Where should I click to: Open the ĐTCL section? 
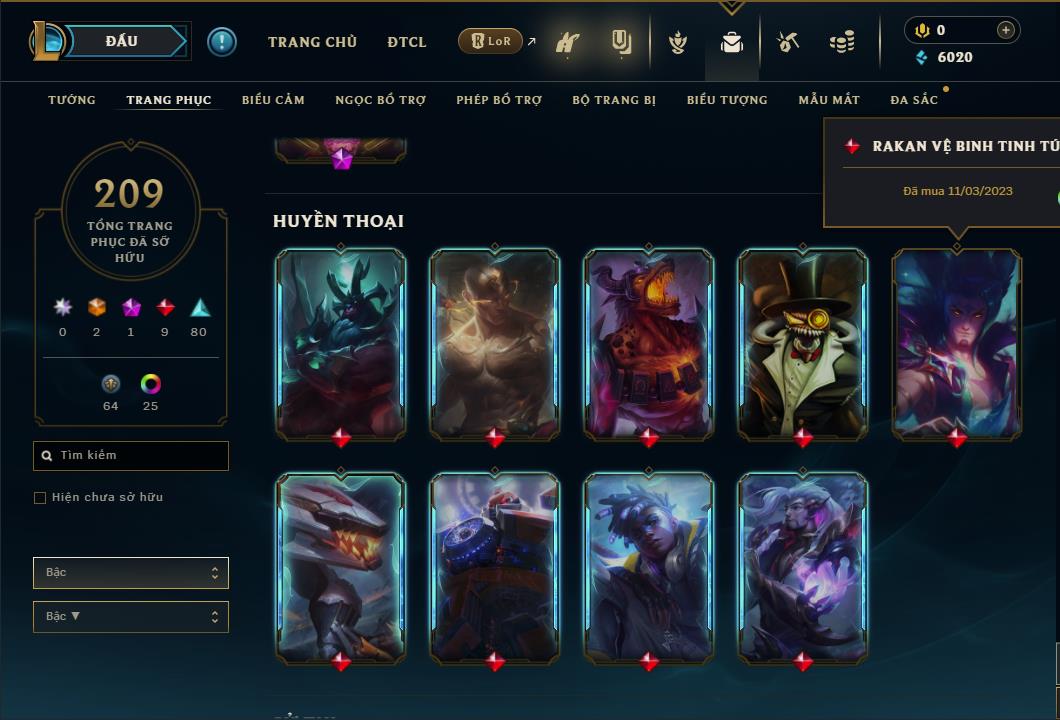(407, 42)
